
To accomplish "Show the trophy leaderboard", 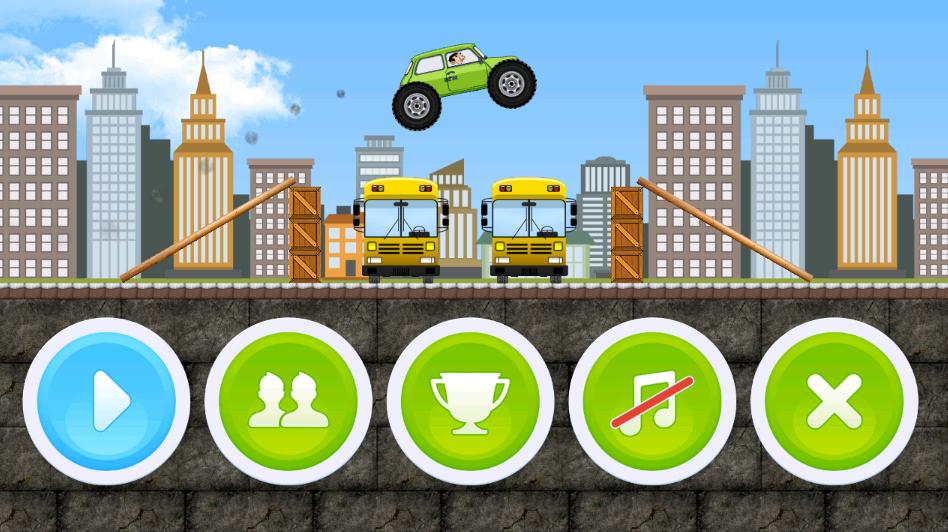I will 470,402.
